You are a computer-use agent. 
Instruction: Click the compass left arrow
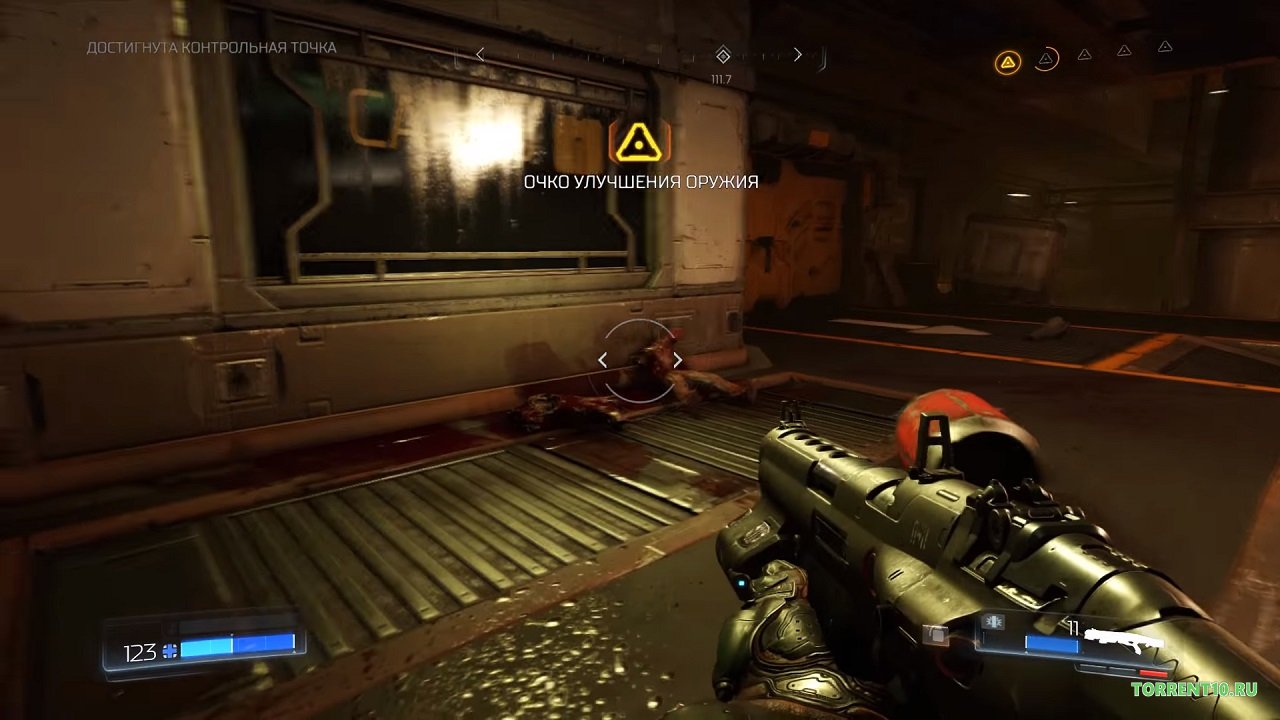(480, 55)
